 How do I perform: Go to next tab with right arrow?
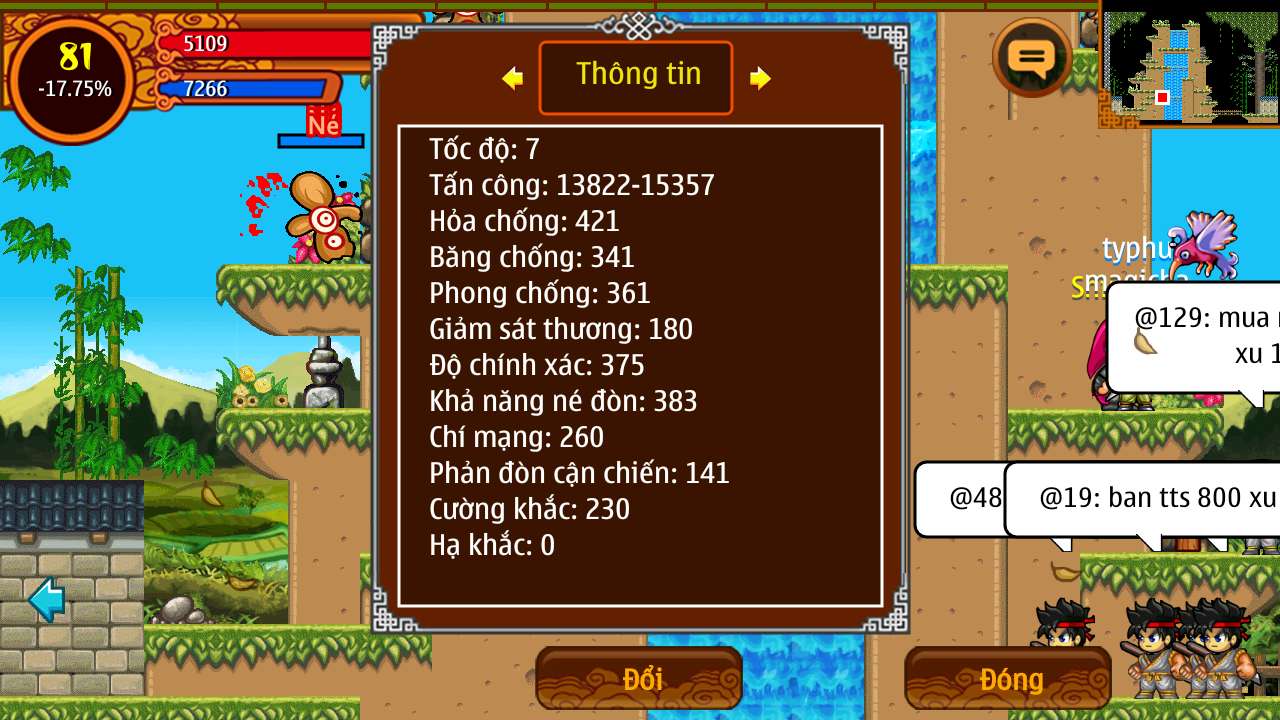click(x=760, y=78)
